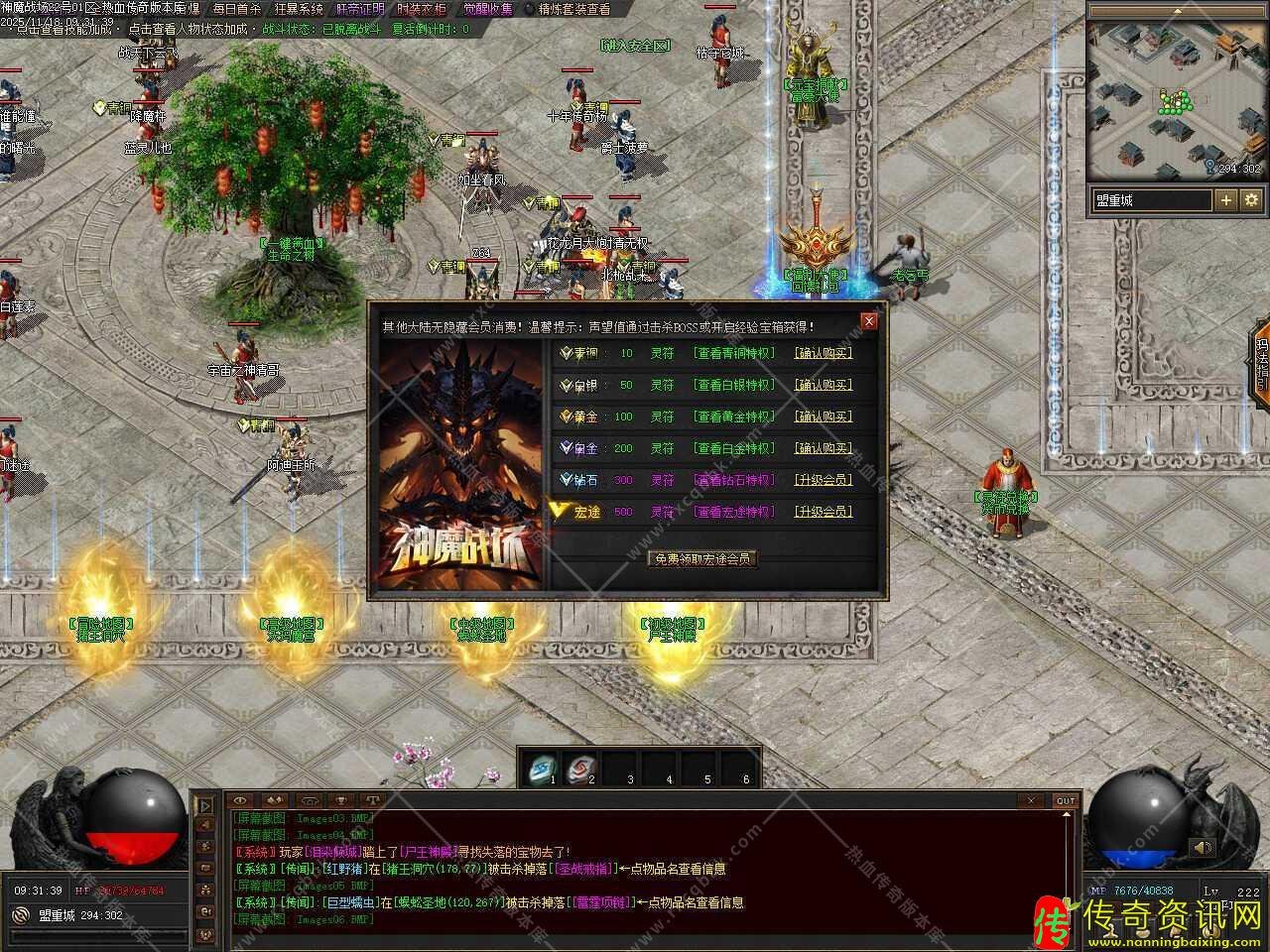This screenshot has width=1270, height=952.
Task: Toggle the sound speaker icon
Action: pyautogui.click(x=1203, y=848)
